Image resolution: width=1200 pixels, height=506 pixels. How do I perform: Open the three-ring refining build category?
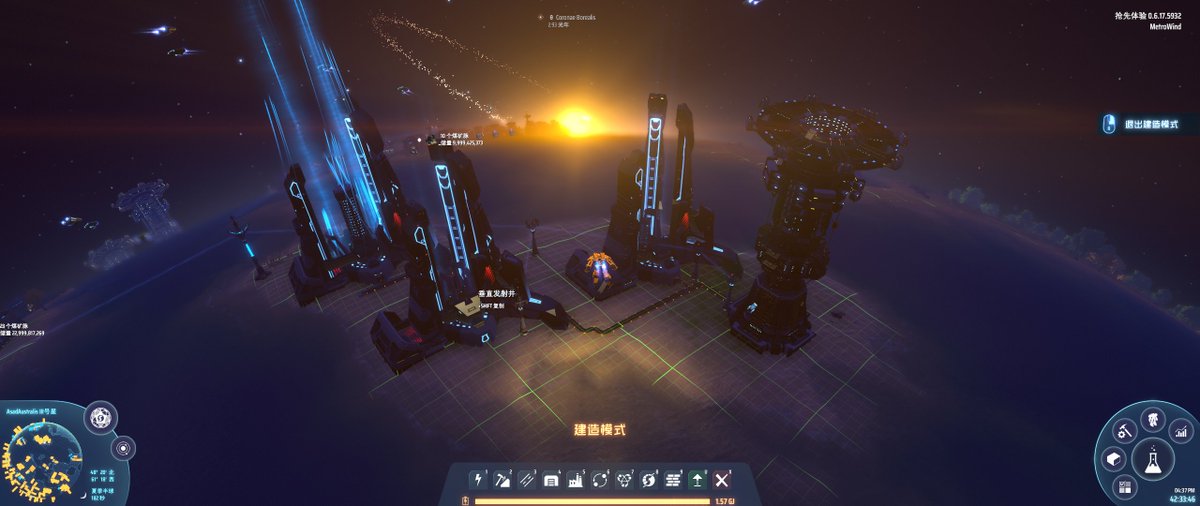[624, 481]
